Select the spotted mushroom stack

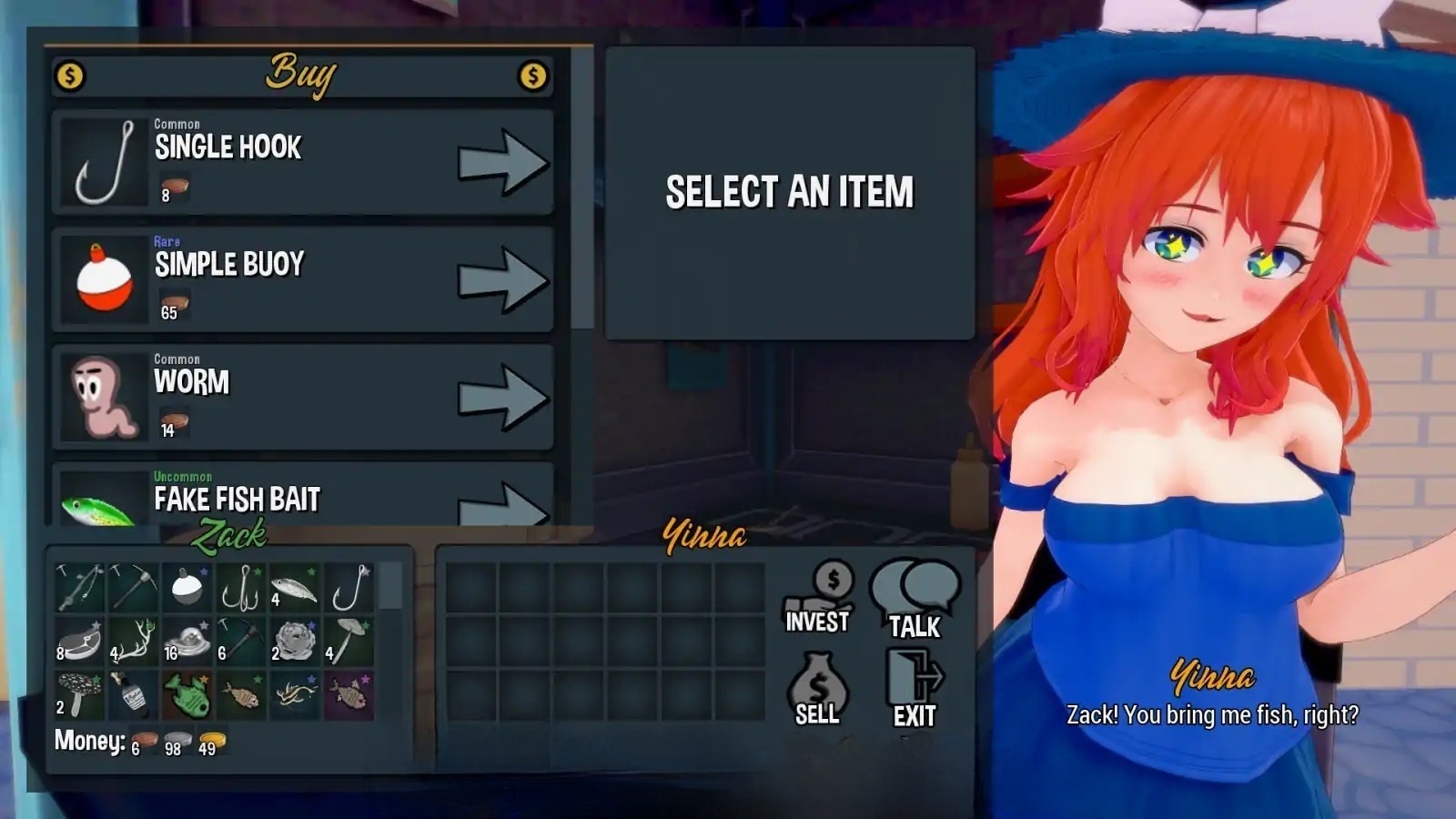(x=79, y=695)
